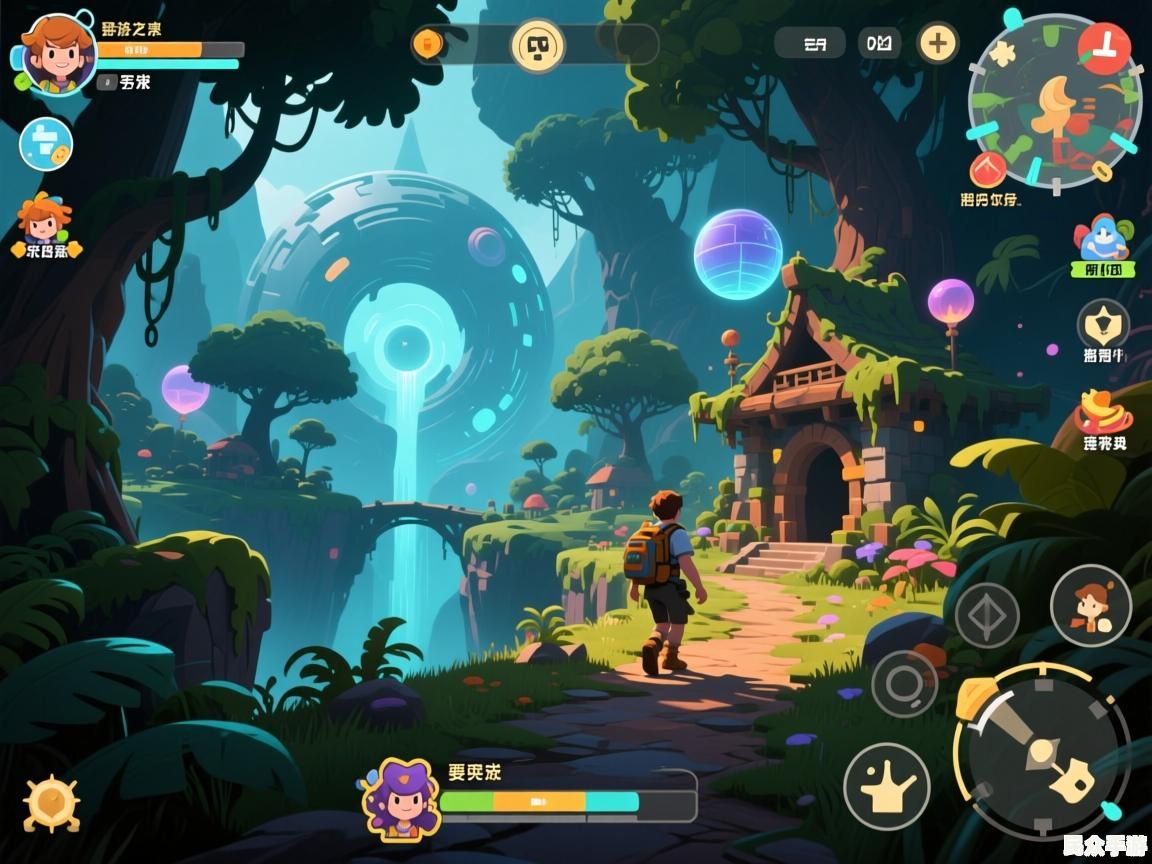Use the crown-shaped action button
This screenshot has height=864, width=1152.
point(886,786)
